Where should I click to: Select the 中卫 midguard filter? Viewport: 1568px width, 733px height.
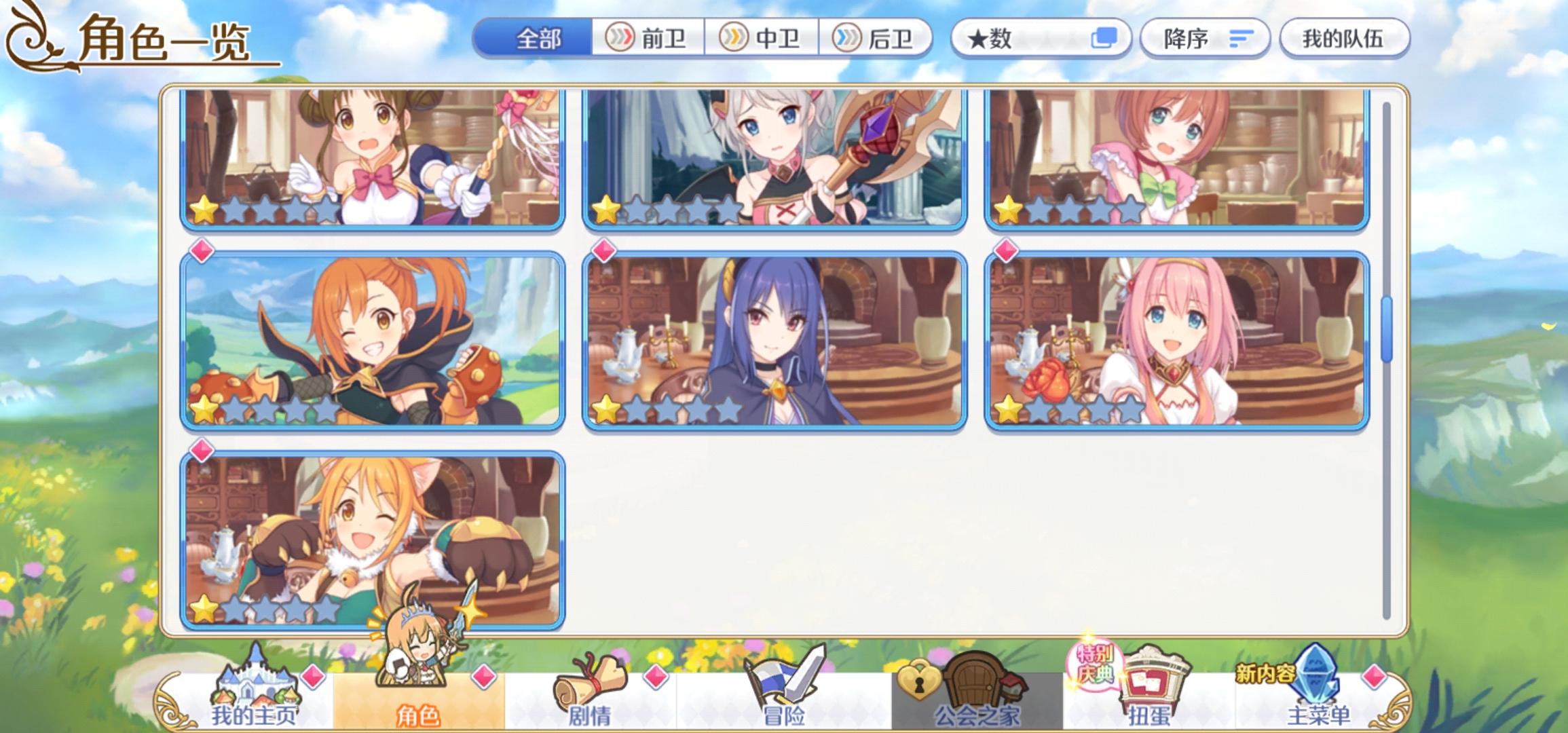(763, 39)
